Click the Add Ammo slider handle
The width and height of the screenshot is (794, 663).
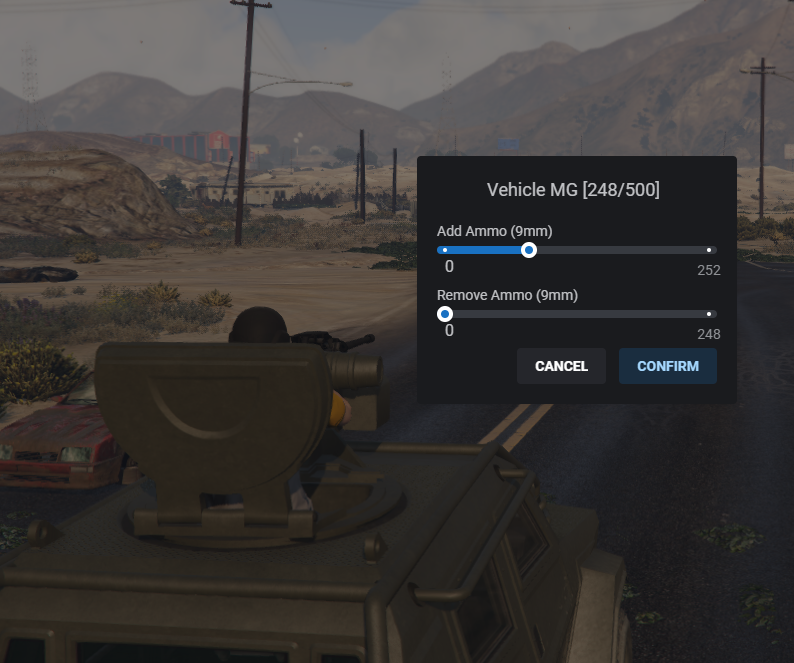[529, 250]
